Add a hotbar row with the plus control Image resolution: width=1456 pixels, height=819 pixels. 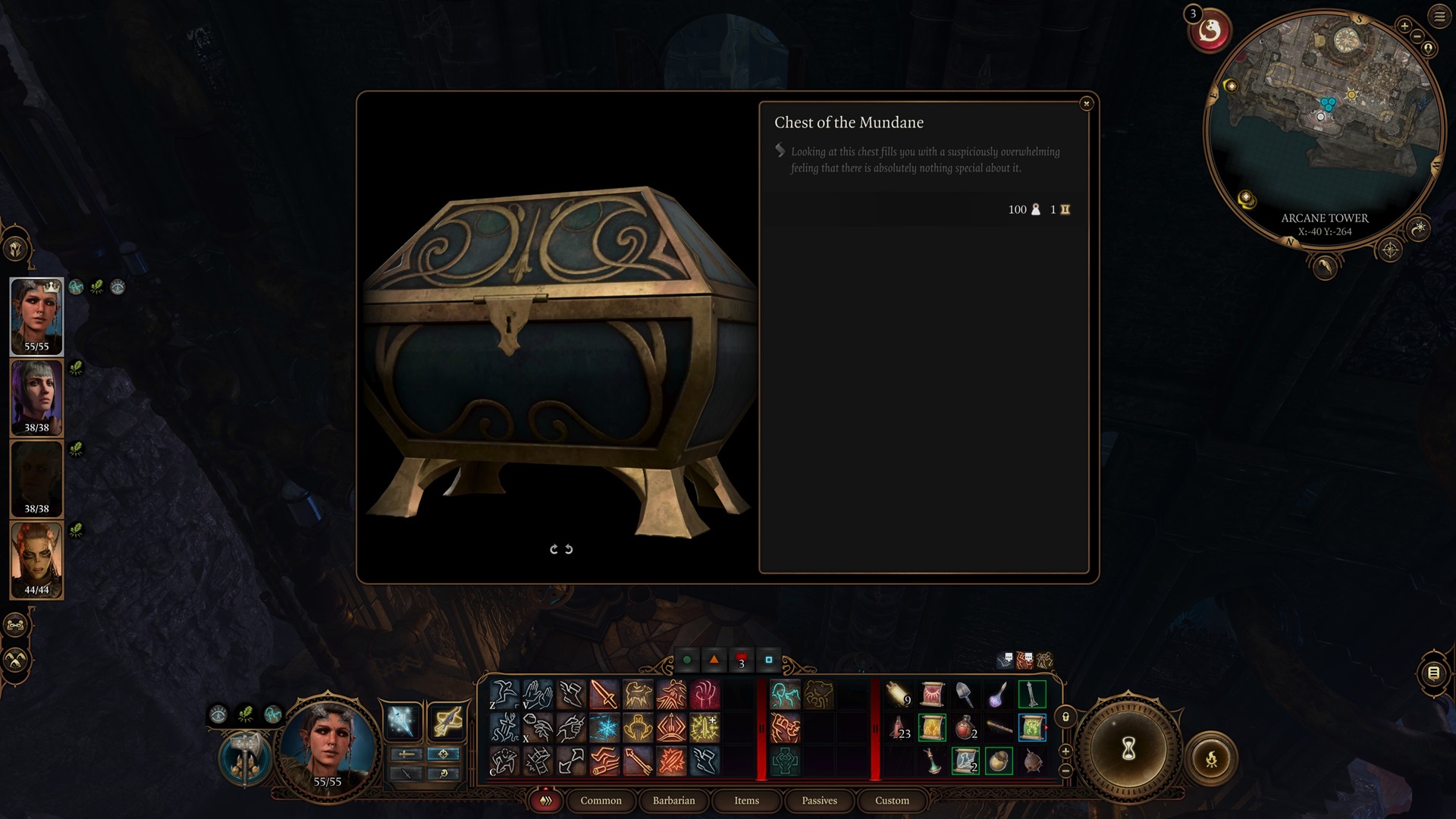click(1065, 752)
